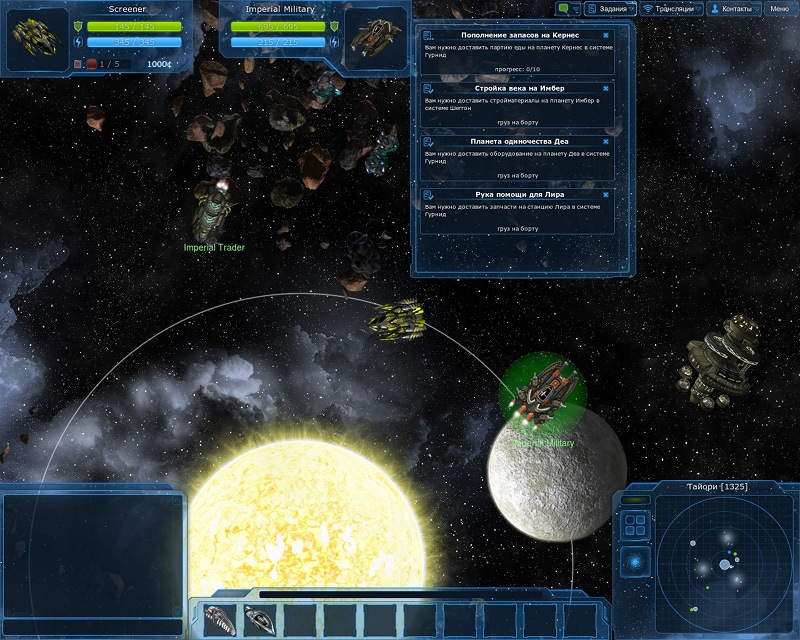Viewport: 800px width, 640px height.
Task: Close the Пополнение запасов на Кернес quest
Action: tap(606, 36)
